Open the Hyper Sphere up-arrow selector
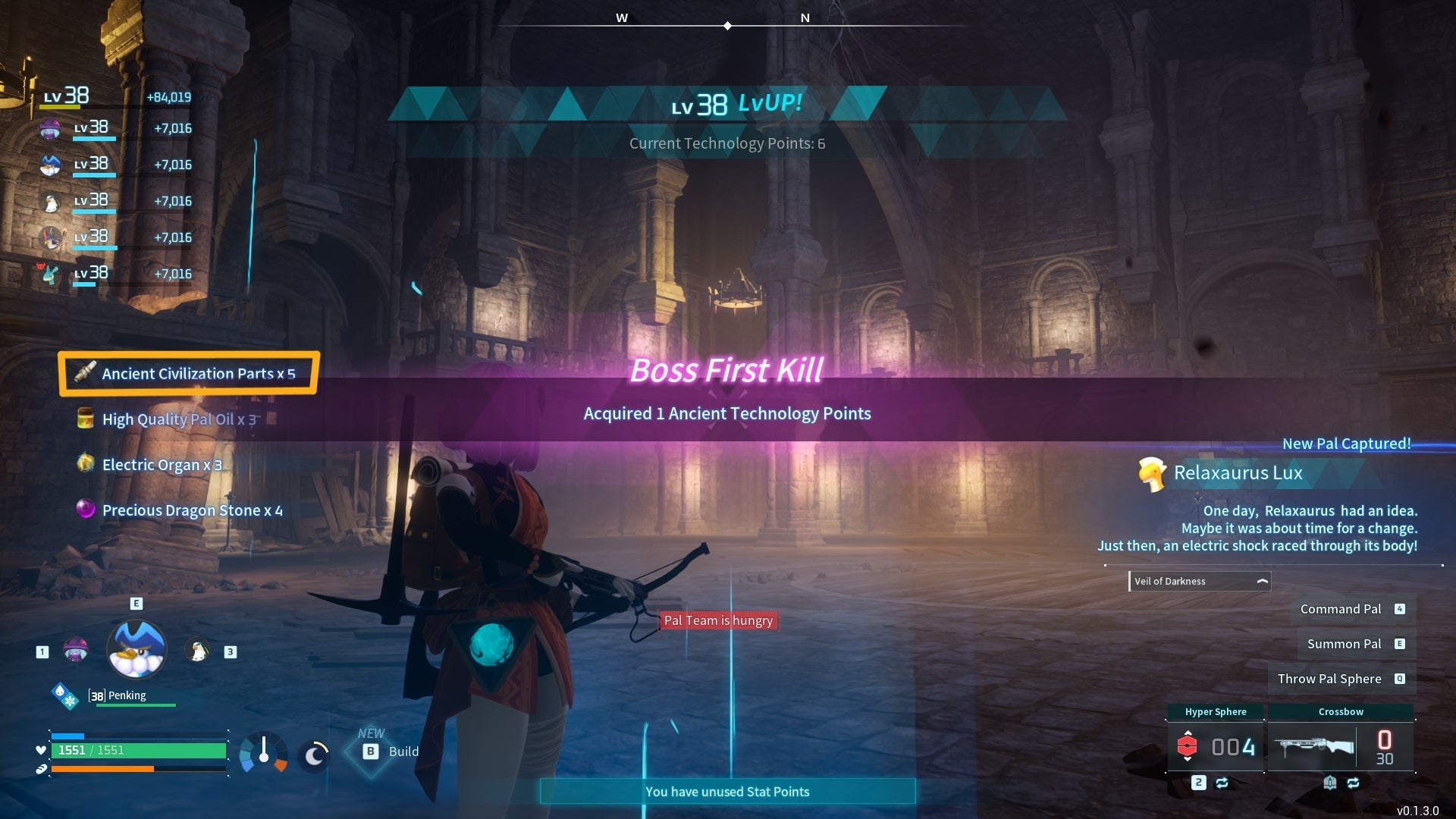1456x819 pixels. tap(1188, 732)
